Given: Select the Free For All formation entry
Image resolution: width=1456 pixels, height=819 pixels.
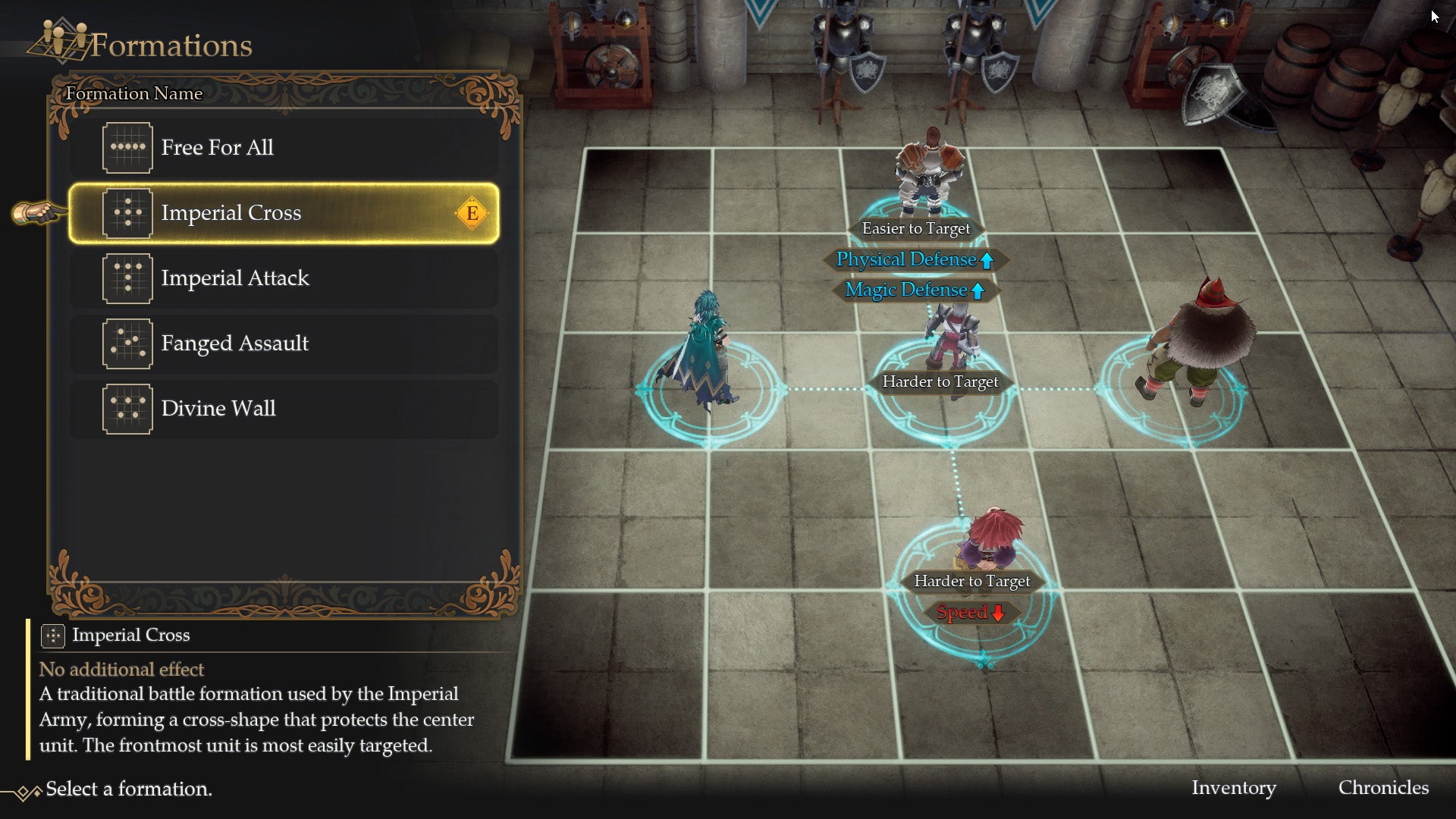Looking at the screenshot, I should pos(281,147).
